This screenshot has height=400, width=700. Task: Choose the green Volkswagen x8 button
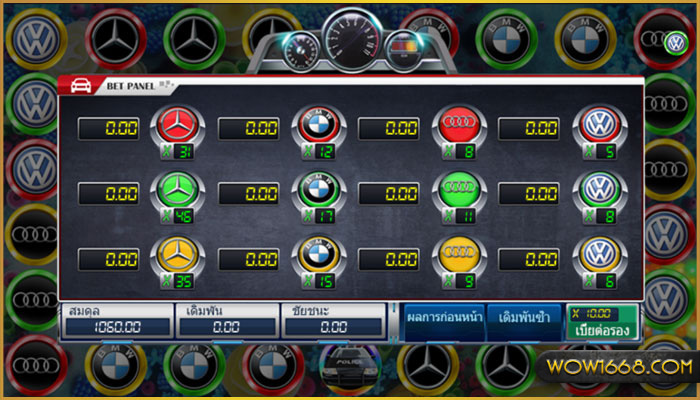599,193
